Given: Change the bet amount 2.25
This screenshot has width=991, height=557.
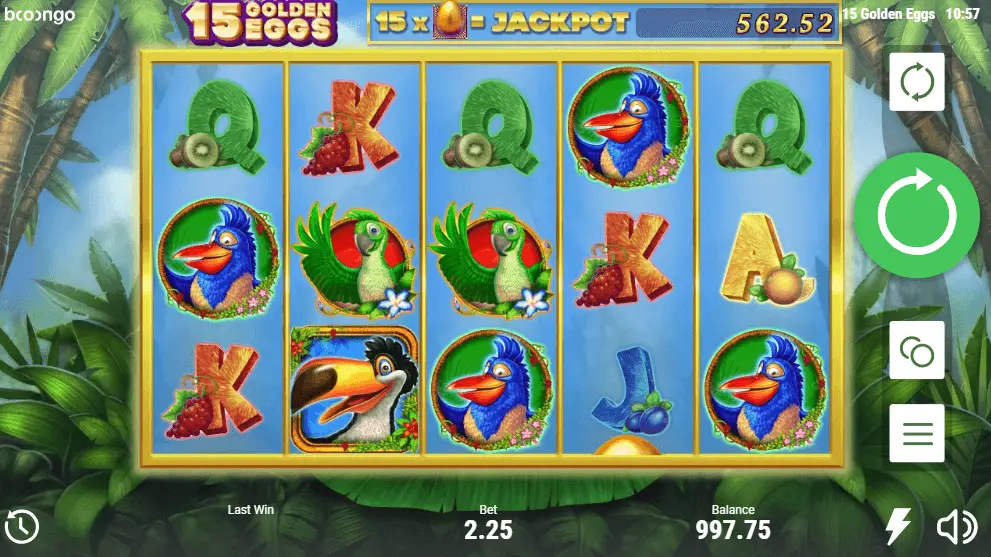Looking at the screenshot, I should tap(488, 529).
